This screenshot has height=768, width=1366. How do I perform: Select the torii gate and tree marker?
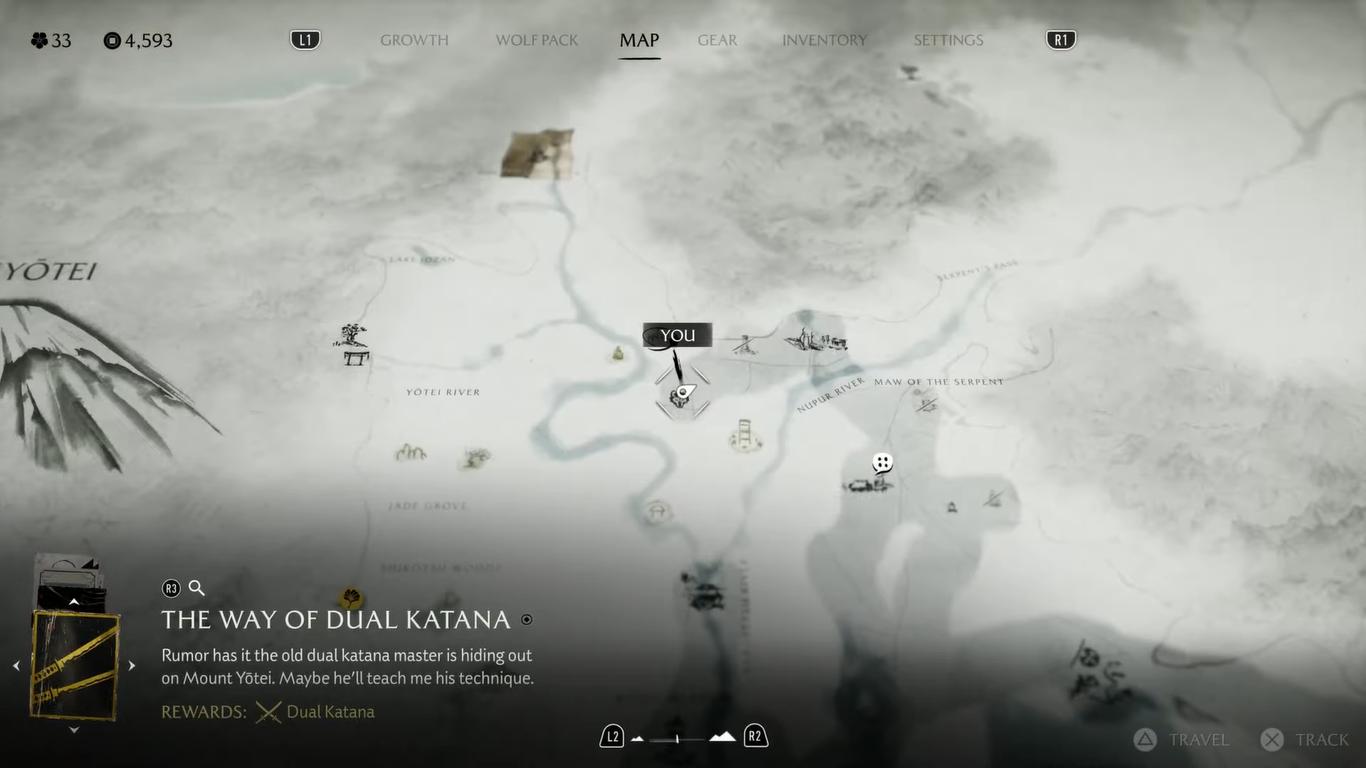point(353,344)
